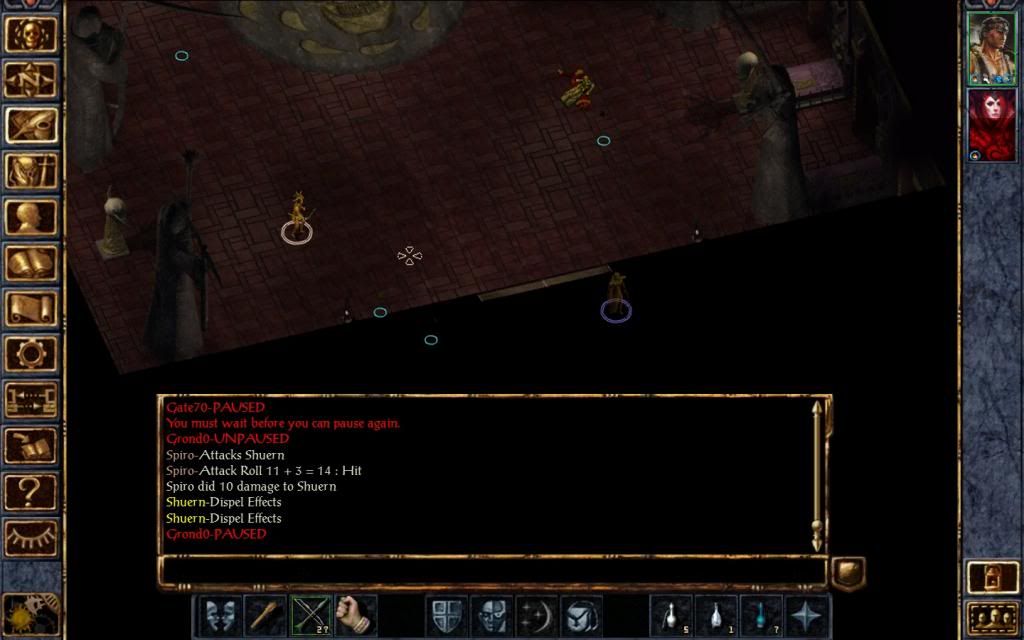Click the skull icon atop the sidebar

(31, 33)
